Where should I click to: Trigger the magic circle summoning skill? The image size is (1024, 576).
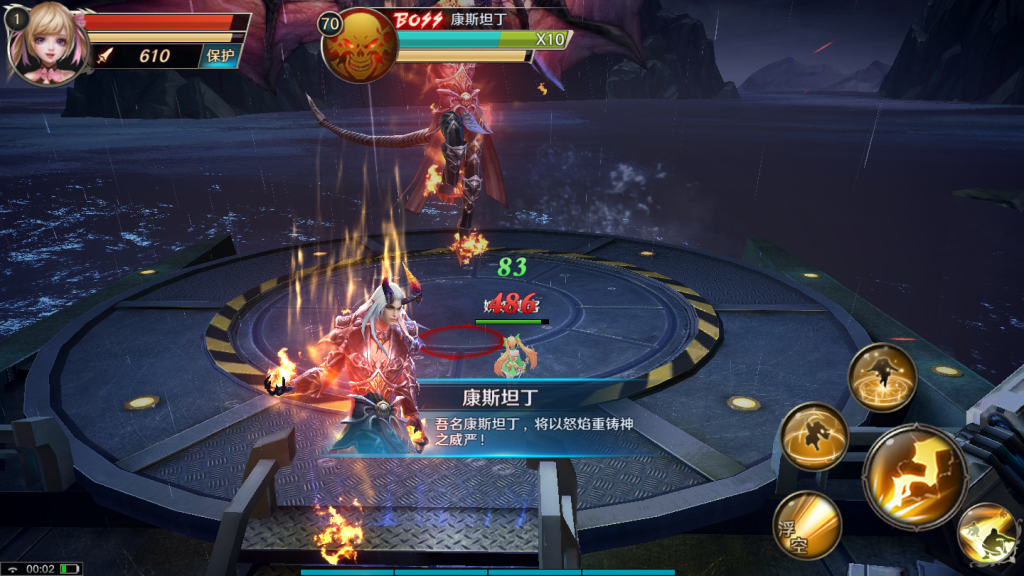(882, 377)
